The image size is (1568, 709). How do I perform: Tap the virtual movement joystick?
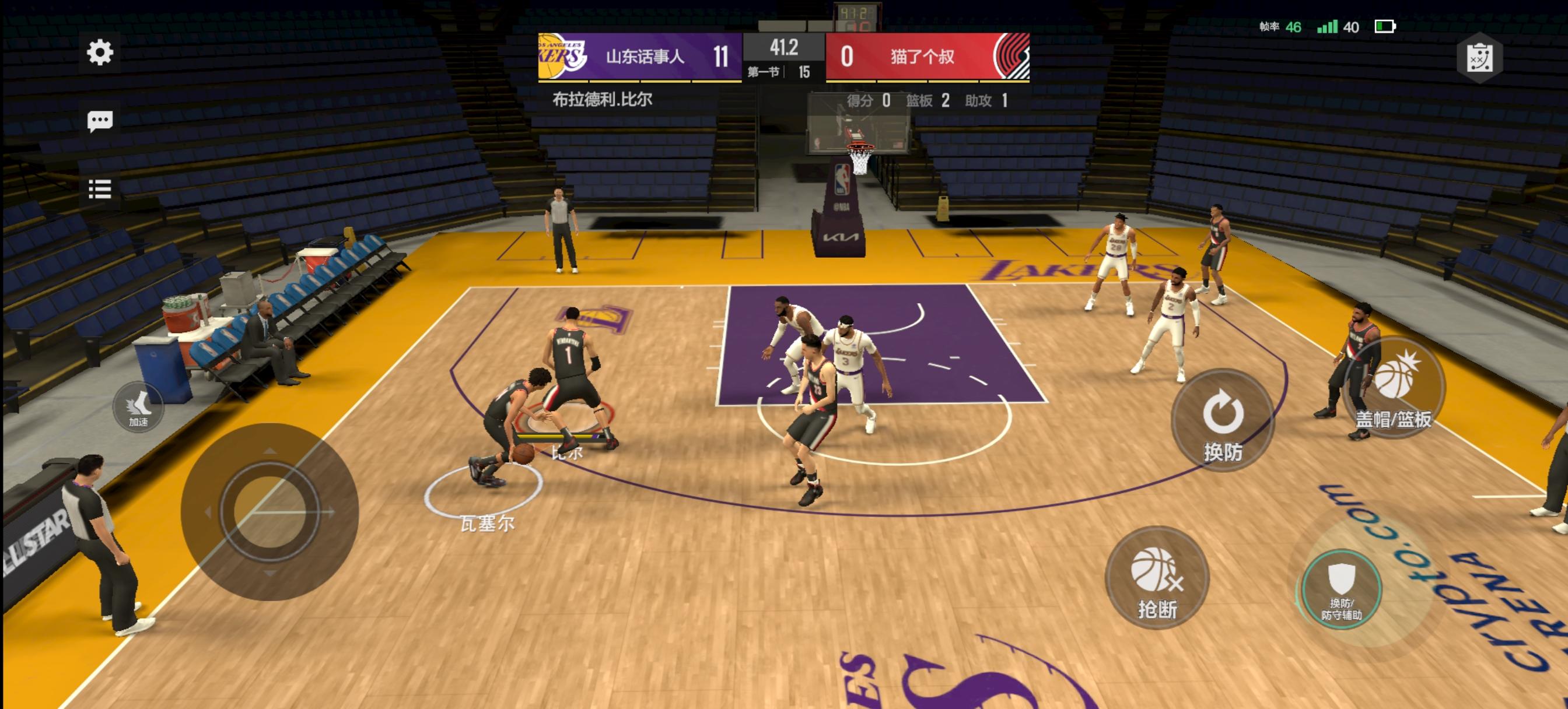(269, 512)
